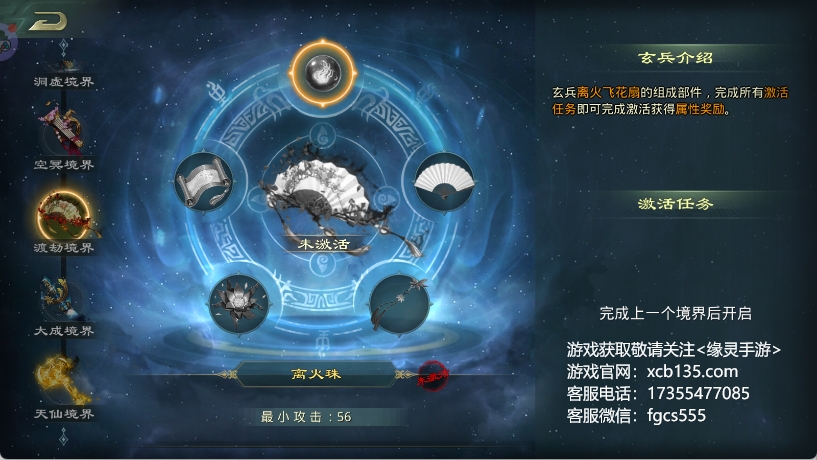Choose the scroll component icon
Screen dimensions: 817x460
tap(203, 183)
